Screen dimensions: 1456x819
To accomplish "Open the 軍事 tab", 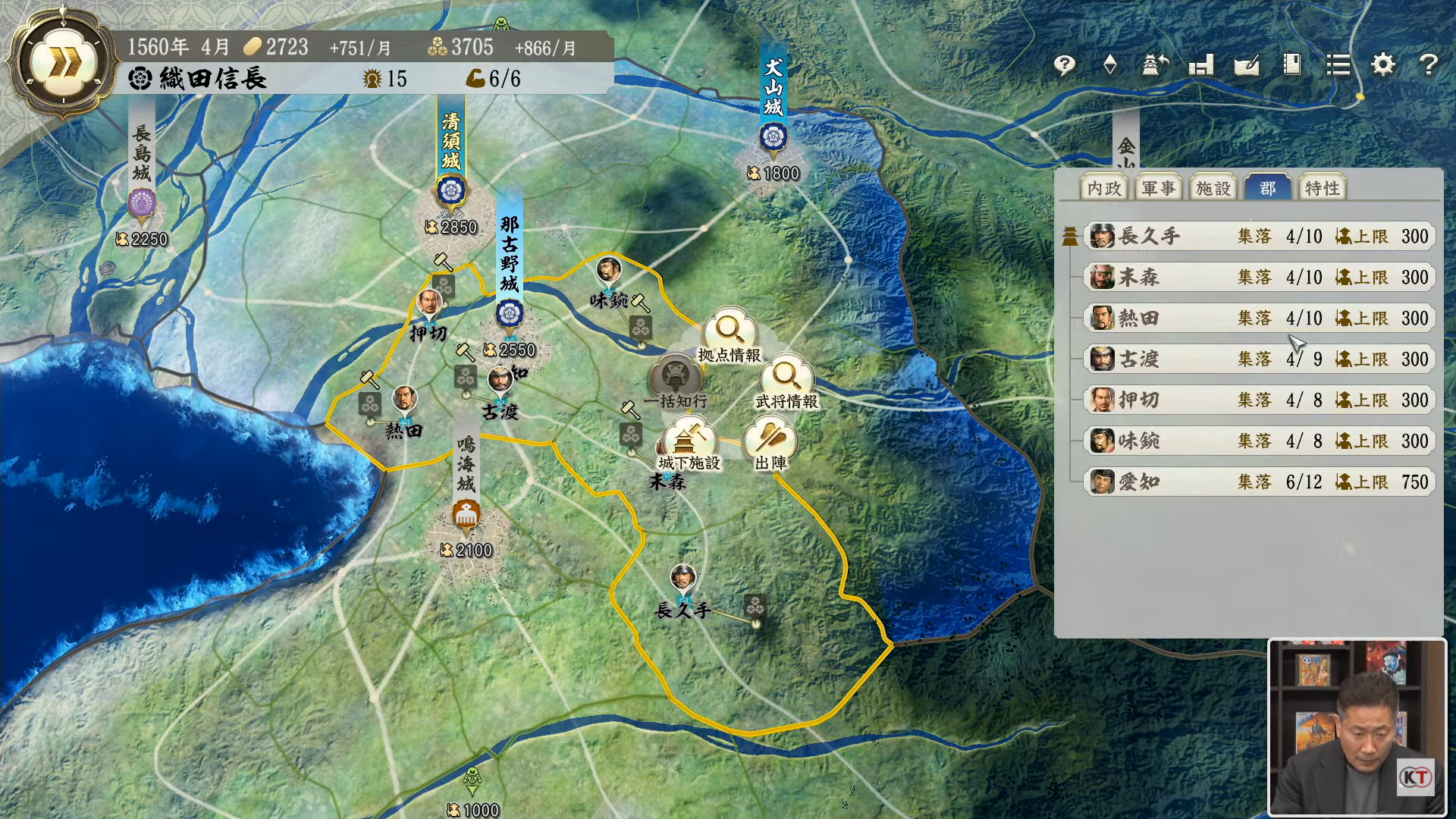I will coord(1158,188).
